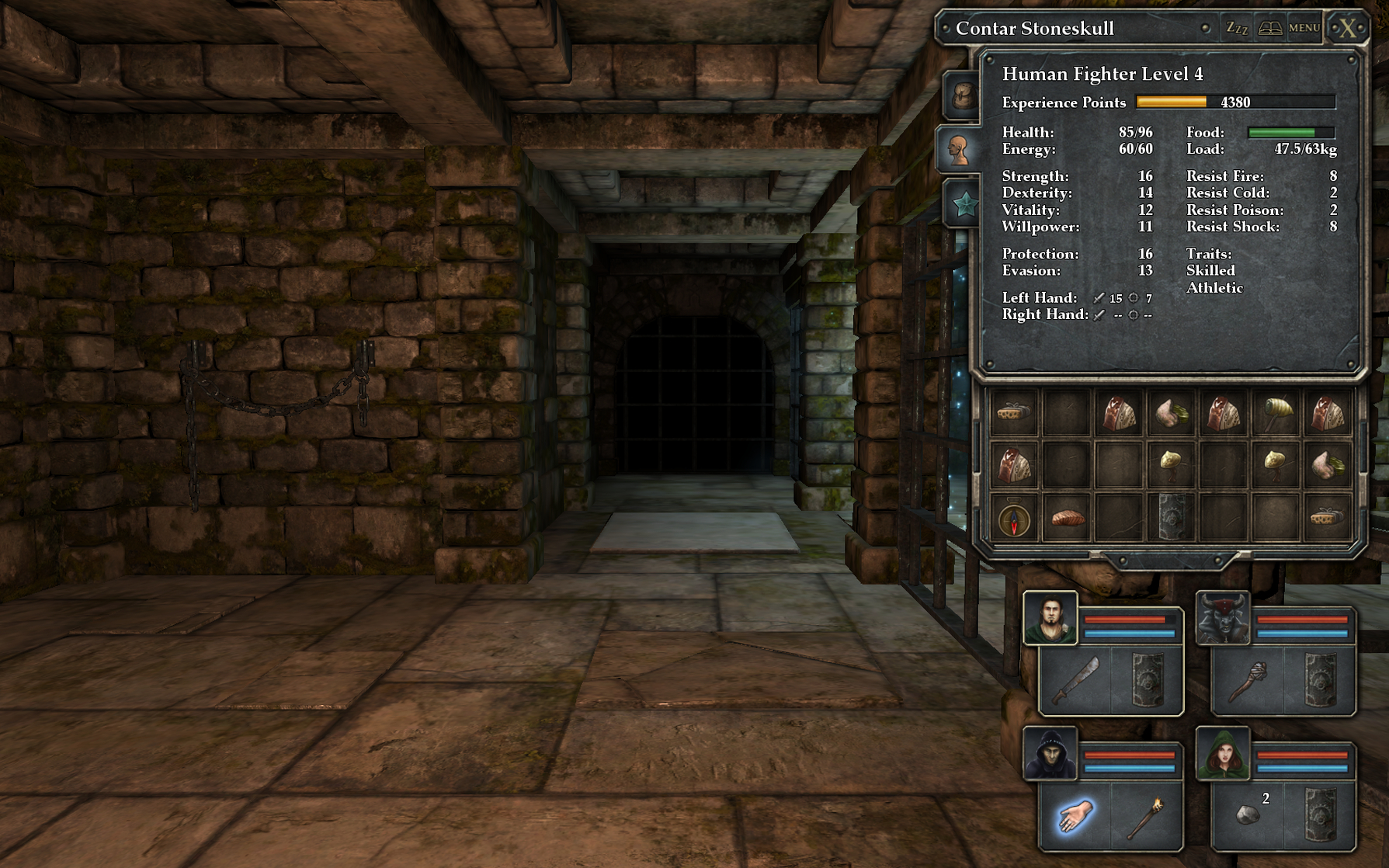Select the green-hooded woman portrait
1389x868 pixels.
tap(1222, 754)
